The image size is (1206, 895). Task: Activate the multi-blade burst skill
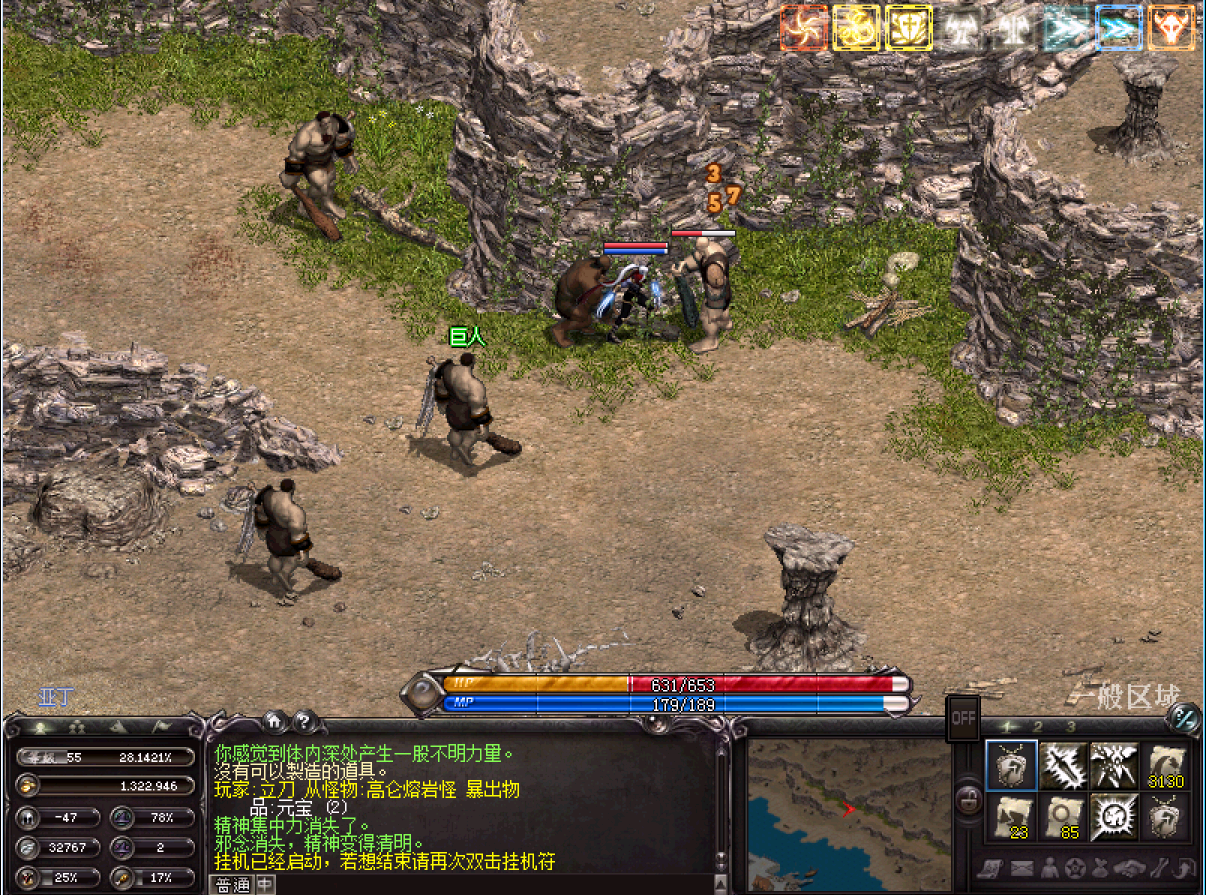point(1115,766)
